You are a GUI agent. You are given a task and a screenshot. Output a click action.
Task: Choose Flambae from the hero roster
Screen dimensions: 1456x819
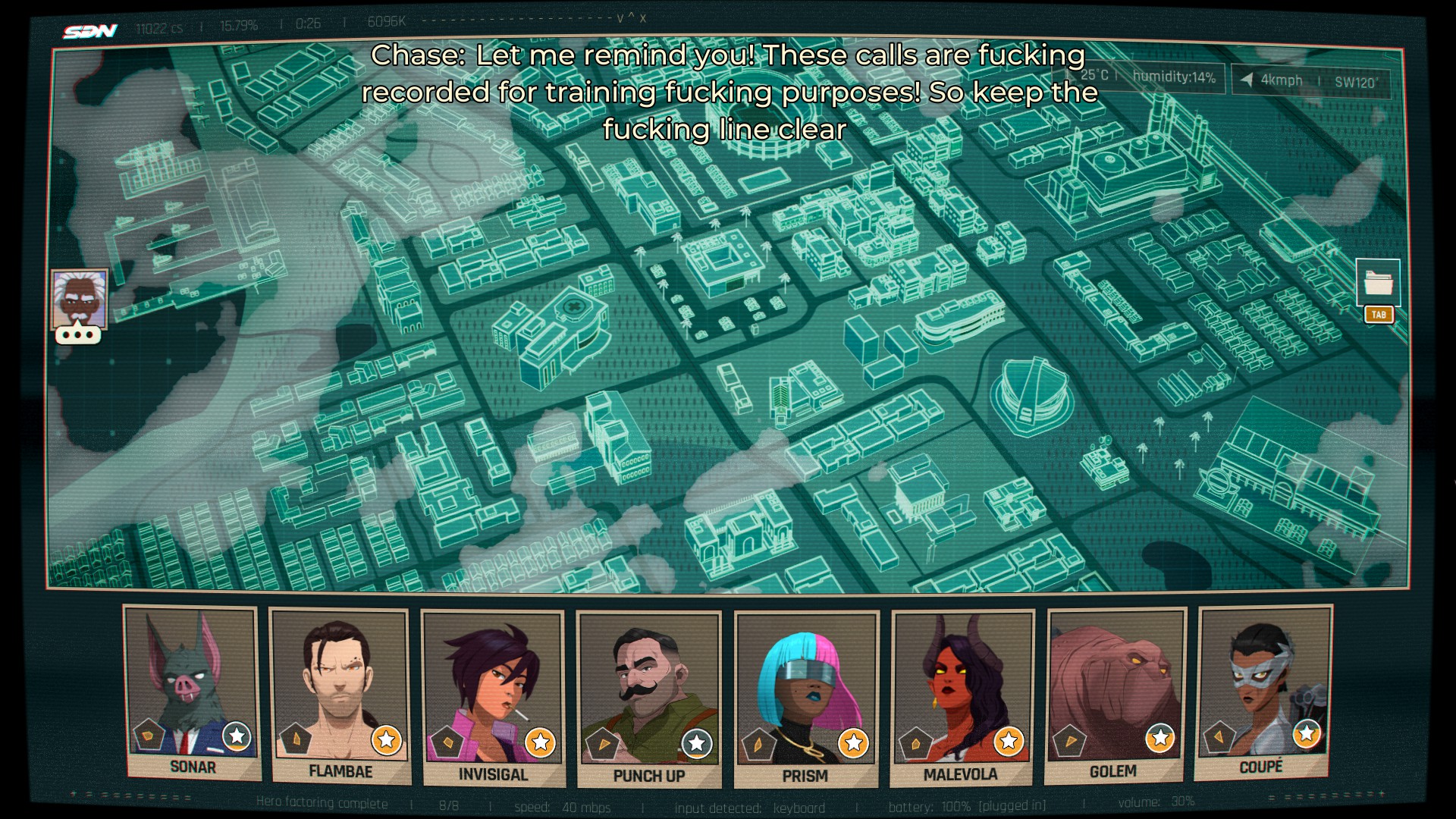pyautogui.click(x=340, y=695)
